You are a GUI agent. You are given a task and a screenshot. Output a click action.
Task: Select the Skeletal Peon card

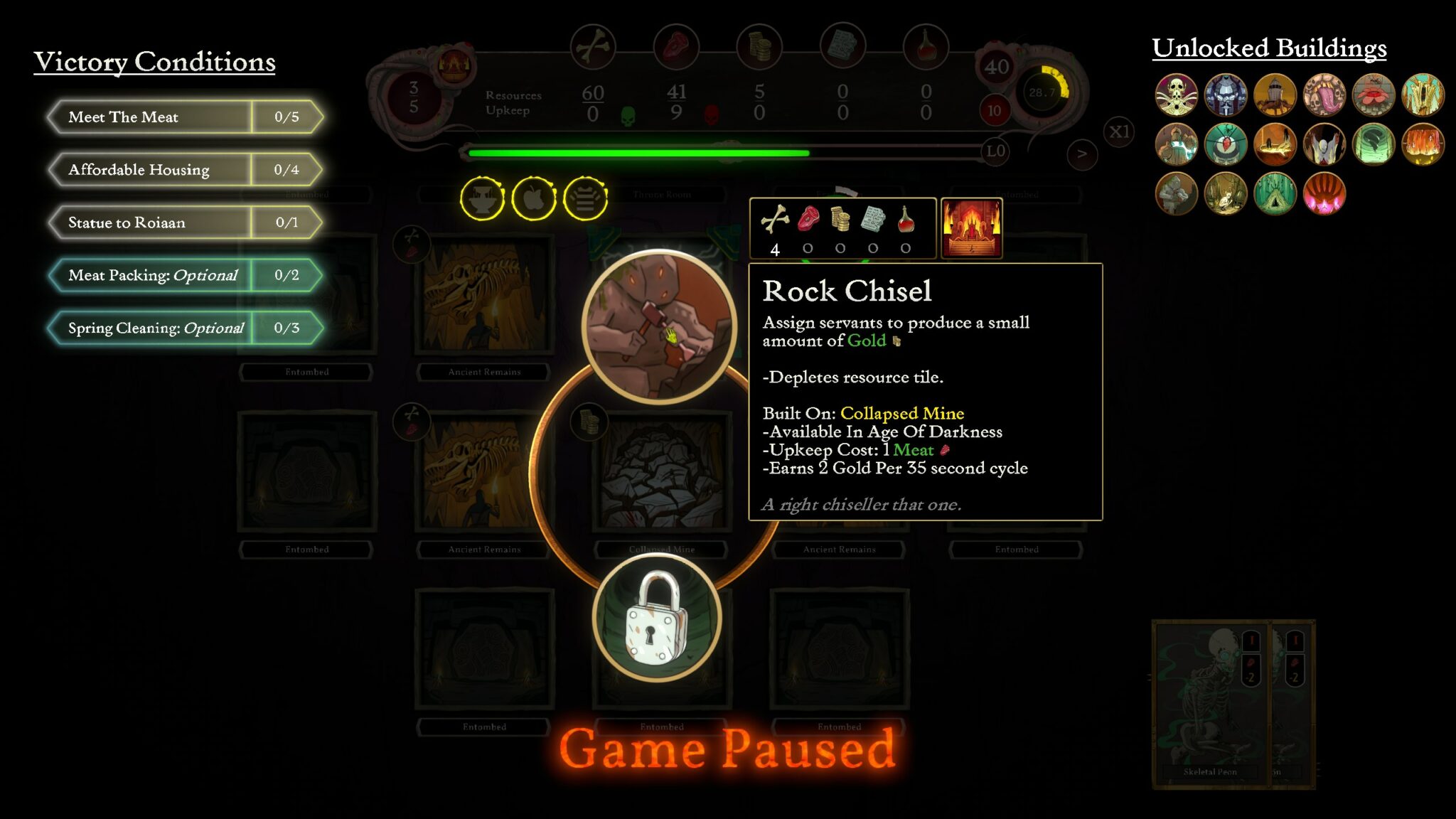[1209, 704]
